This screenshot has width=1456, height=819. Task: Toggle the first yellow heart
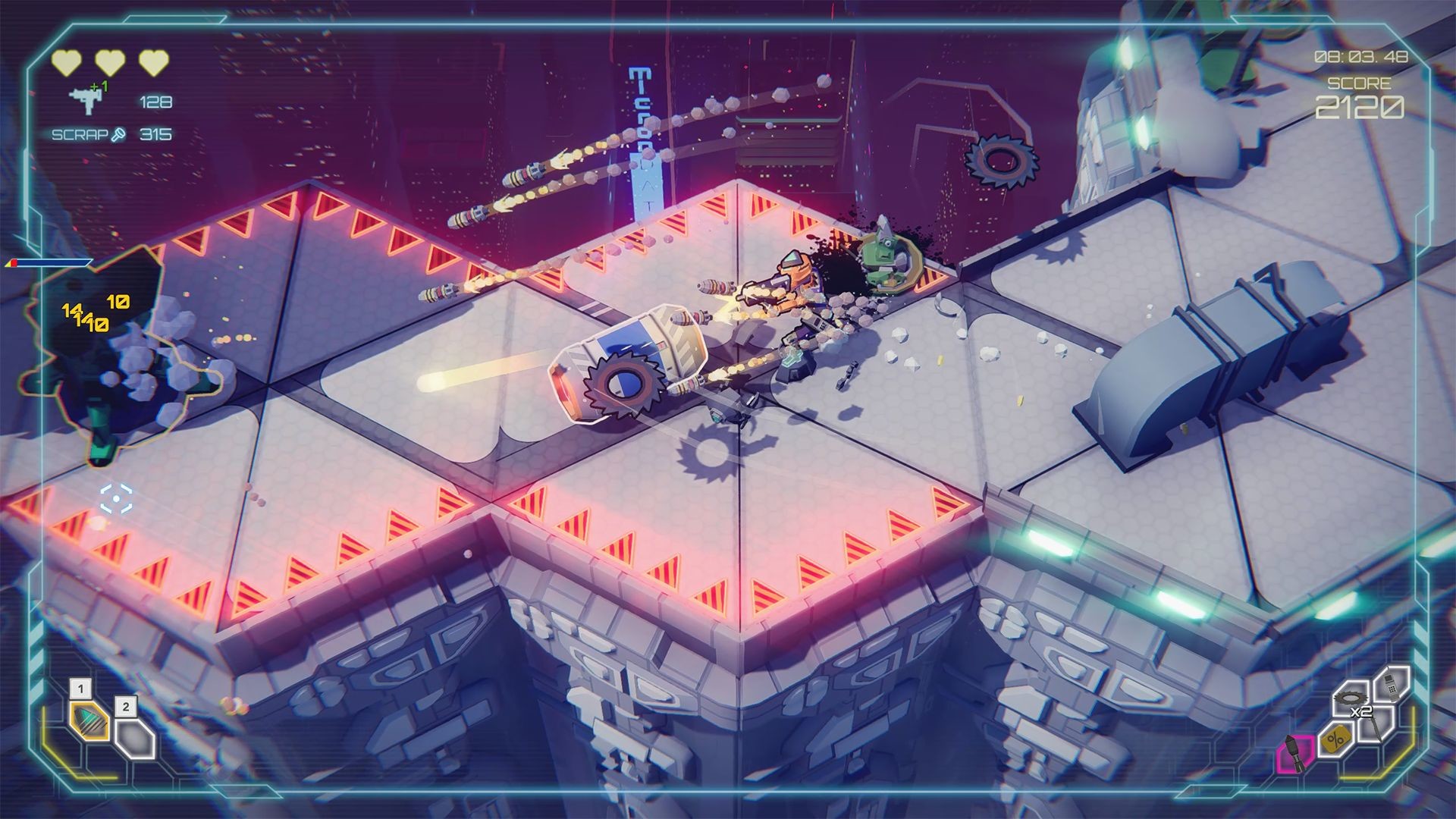pos(66,61)
